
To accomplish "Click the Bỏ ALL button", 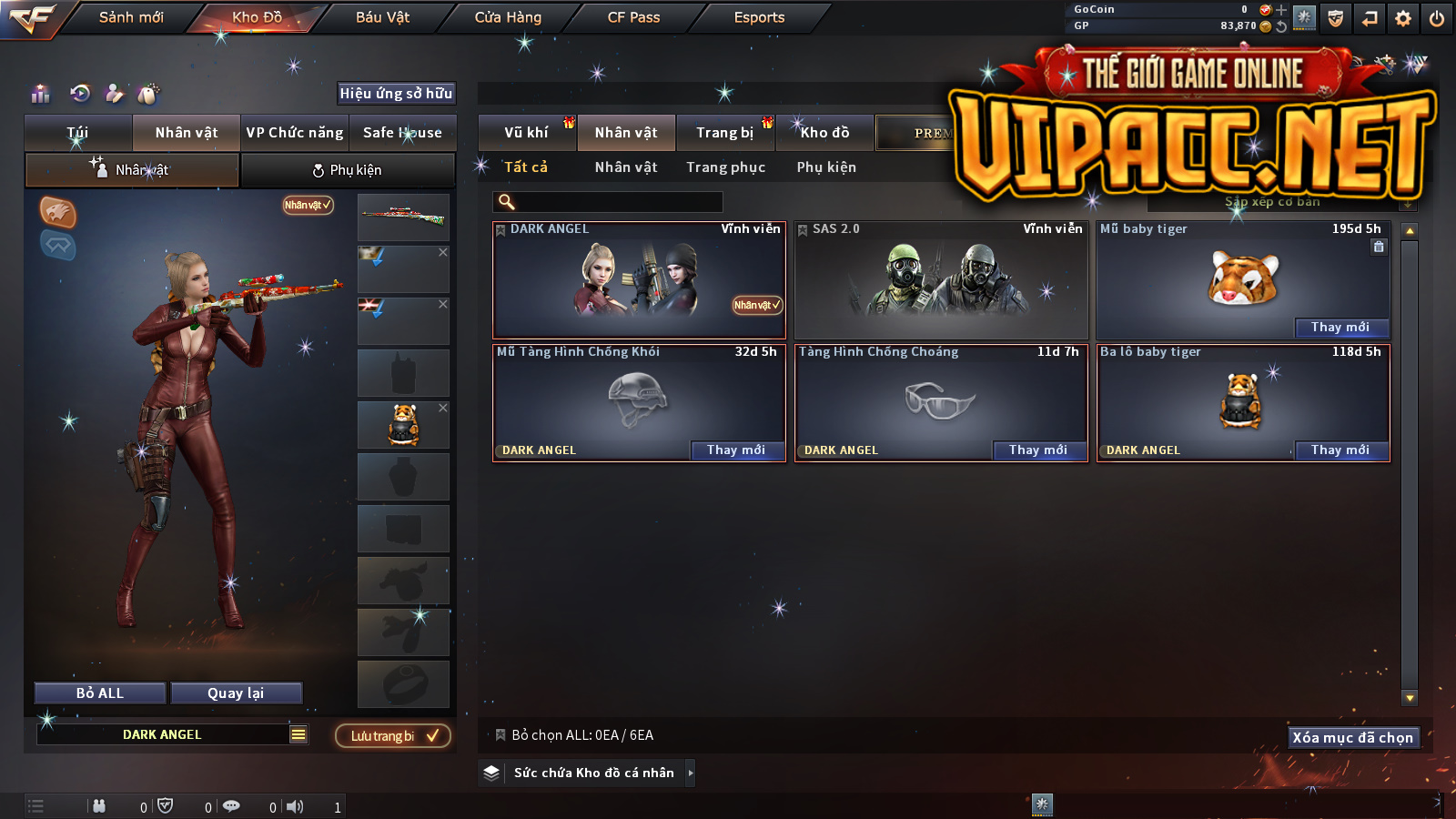I will (x=100, y=693).
